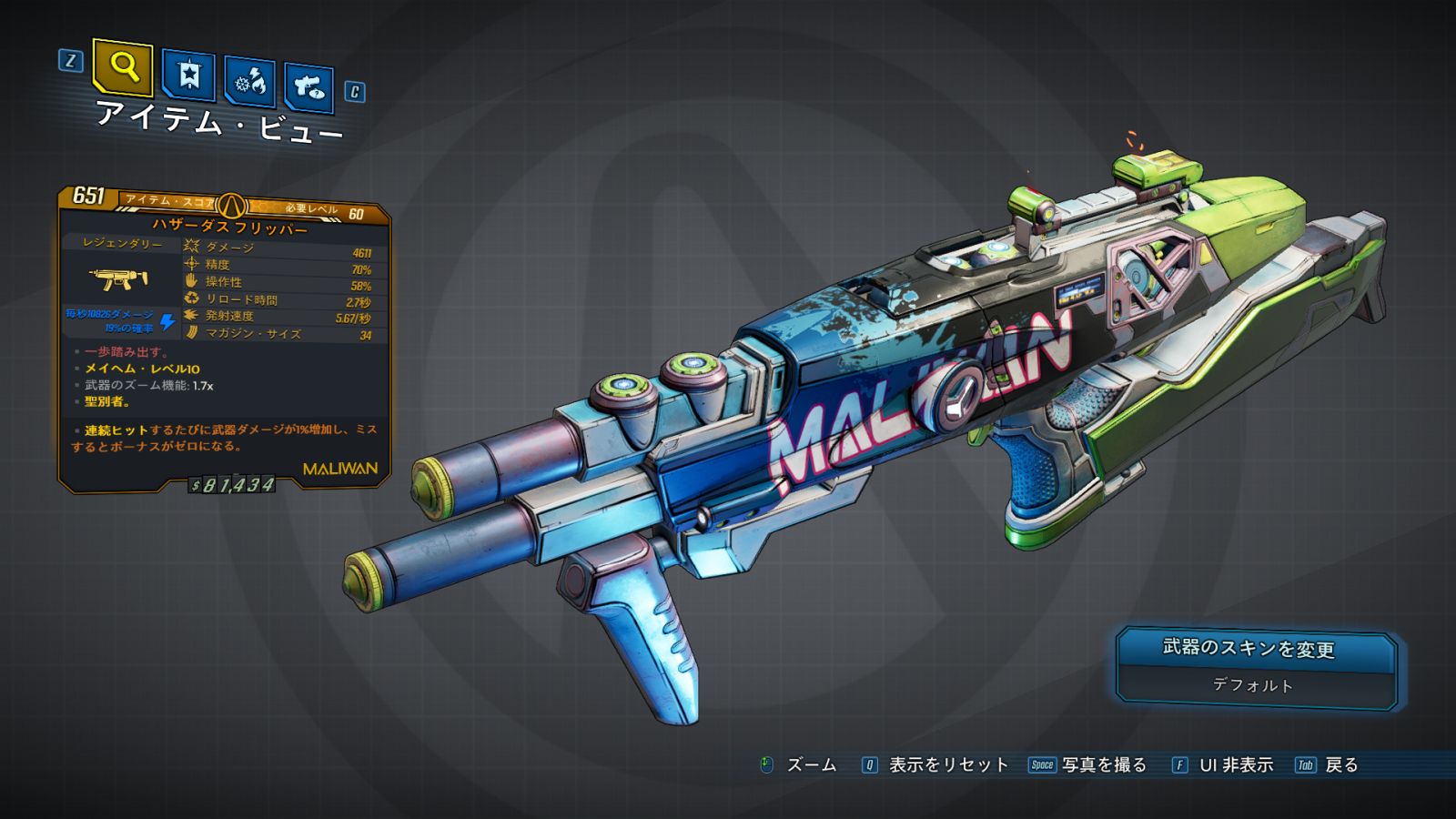
Task: Select the magnifying glass item view tab
Action: pos(123,67)
